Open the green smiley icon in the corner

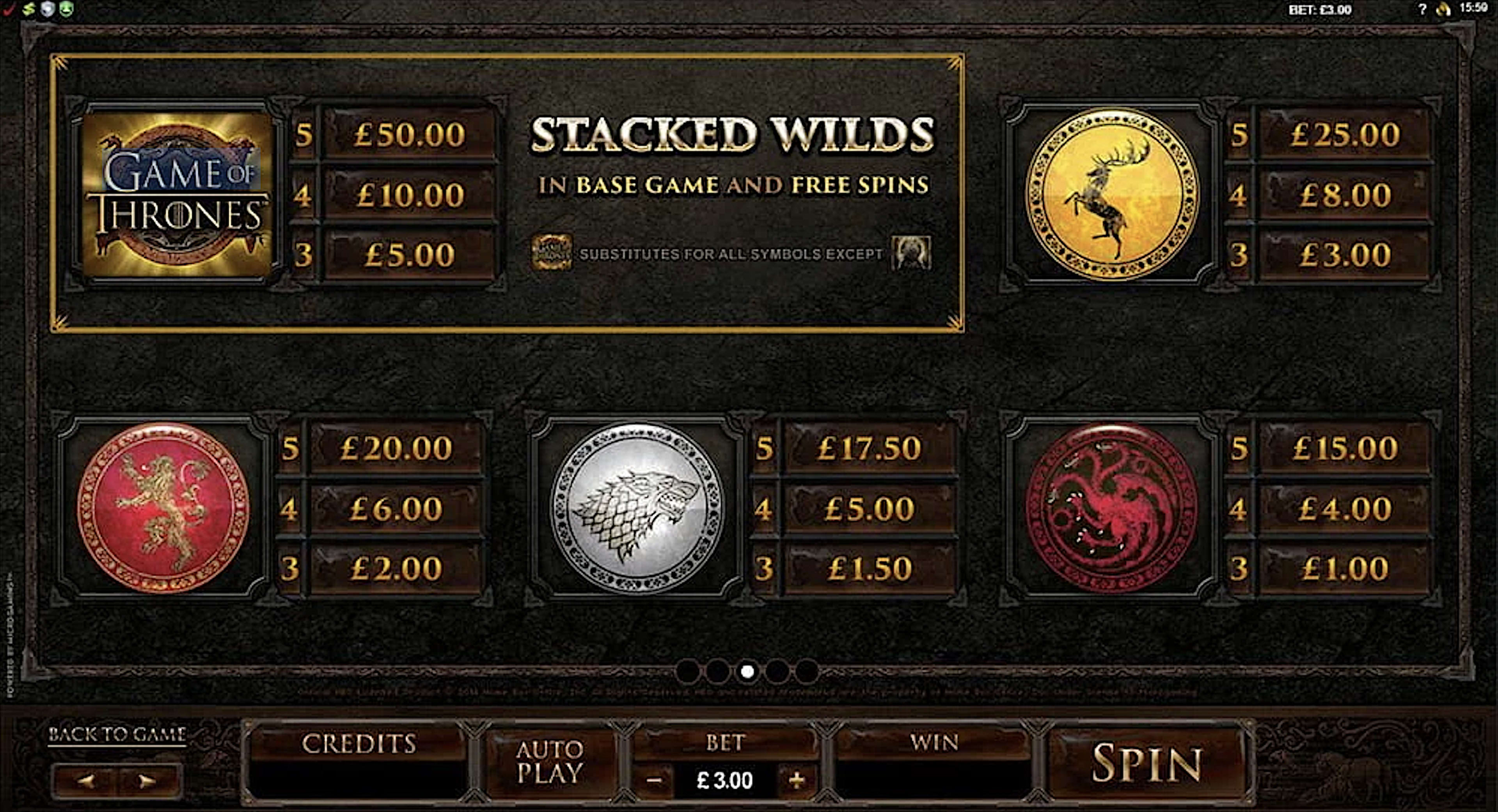(66, 8)
